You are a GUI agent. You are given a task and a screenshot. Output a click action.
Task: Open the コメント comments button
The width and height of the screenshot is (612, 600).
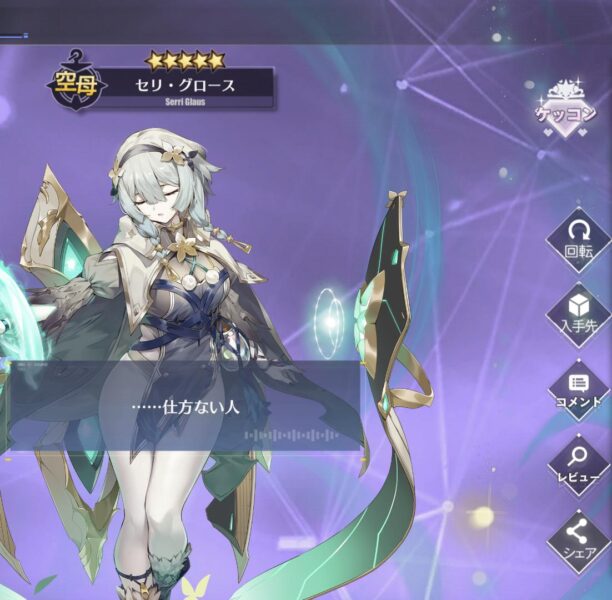point(579,389)
